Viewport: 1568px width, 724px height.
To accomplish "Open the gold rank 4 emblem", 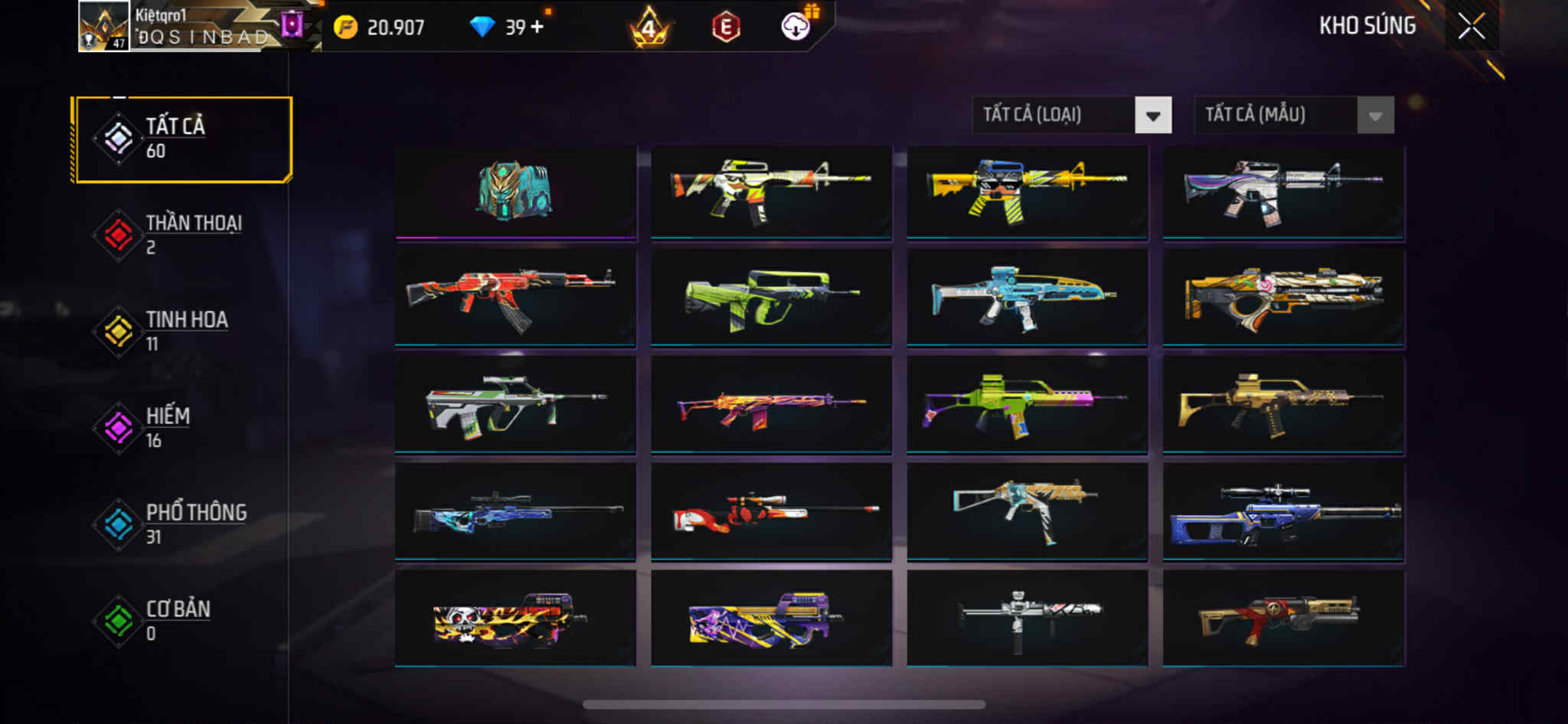I will pyautogui.click(x=648, y=28).
